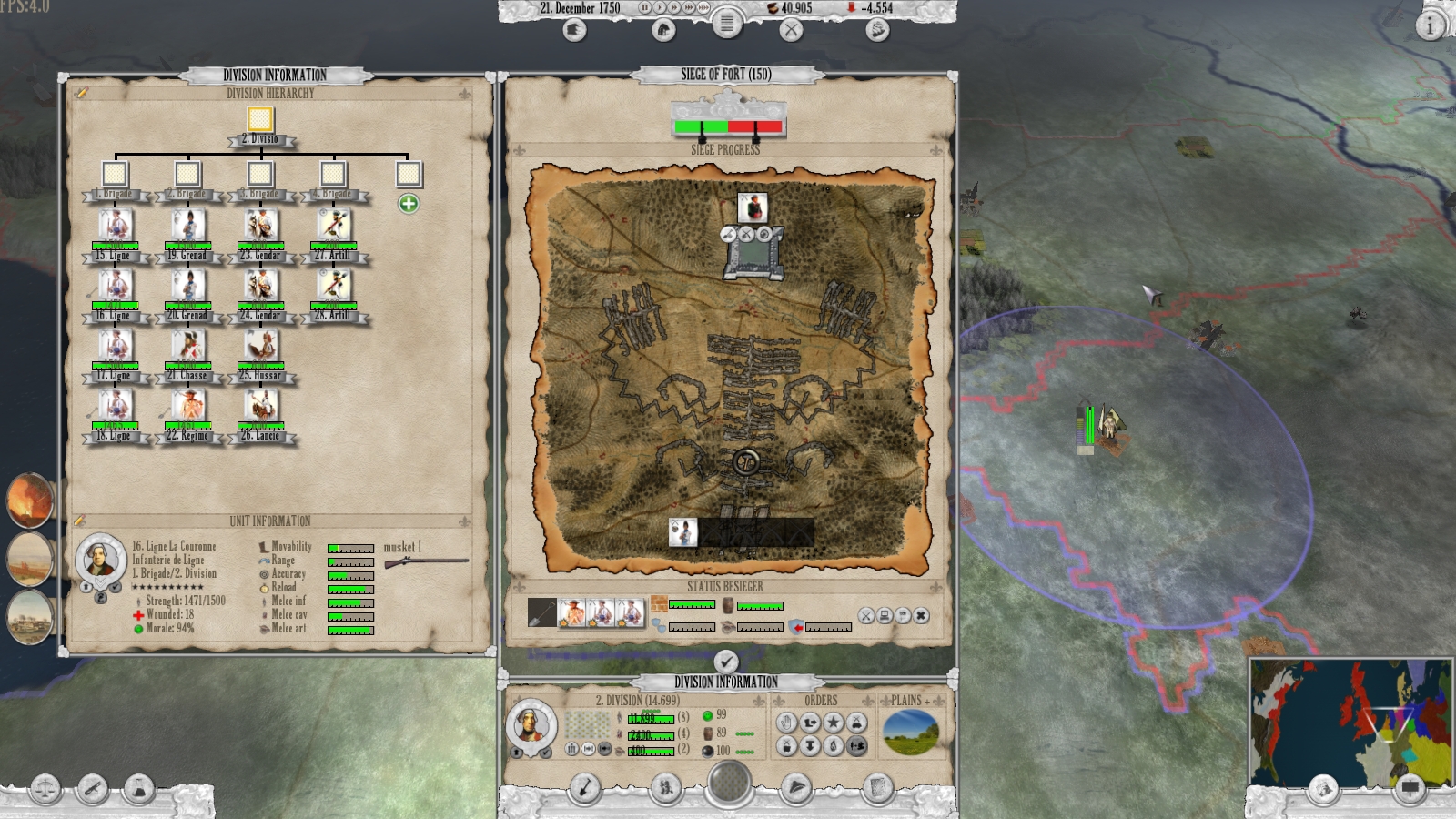Cancel the siege with the X icon

pyautogui.click(x=921, y=614)
